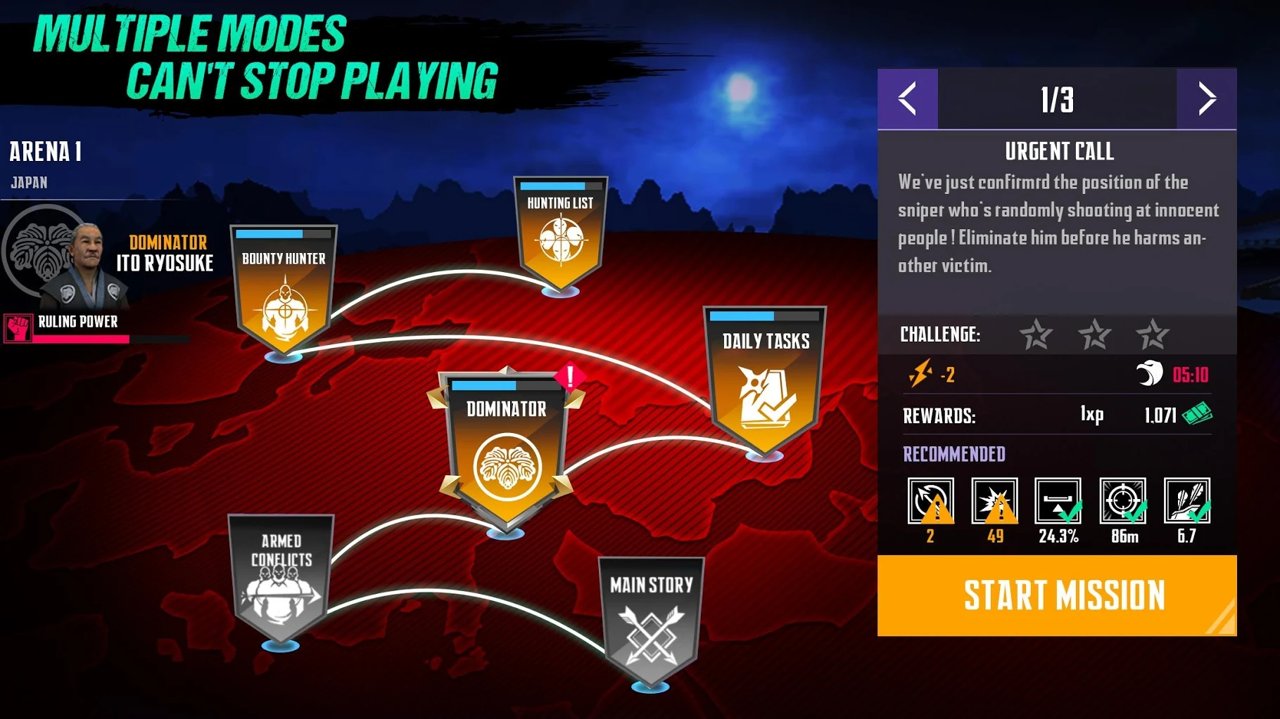Viewport: 1280px width, 719px height.
Task: Open the Armed Conflicts mode
Action: coord(281,576)
